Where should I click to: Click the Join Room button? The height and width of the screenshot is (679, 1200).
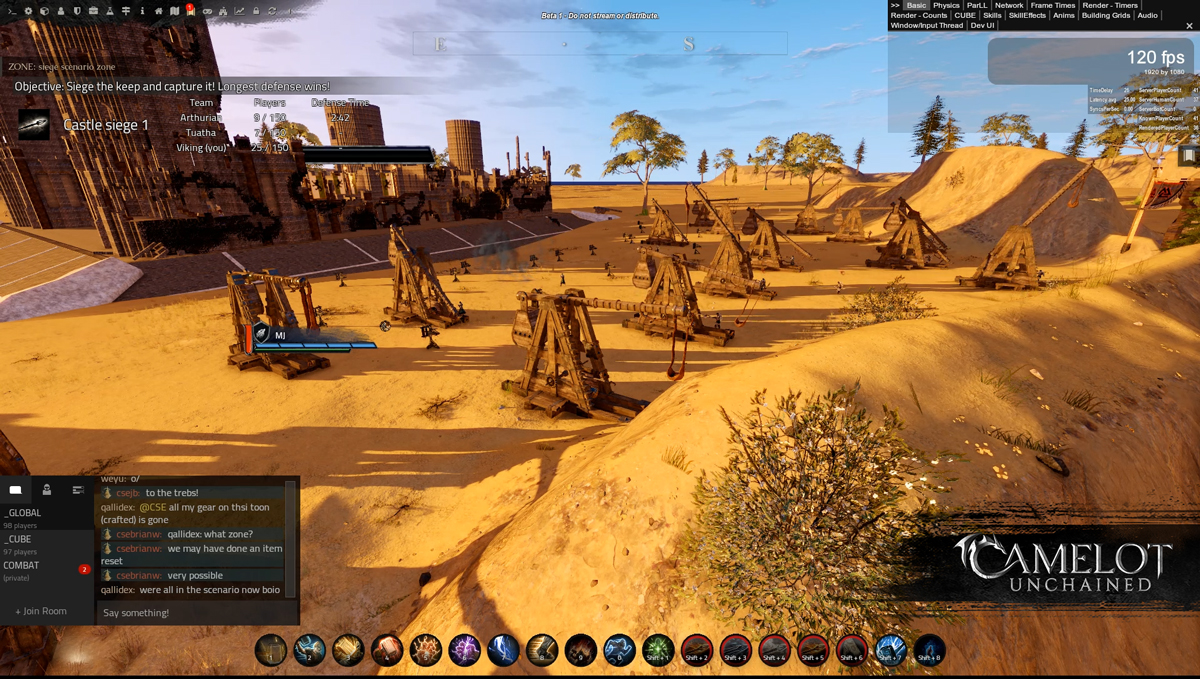41,611
